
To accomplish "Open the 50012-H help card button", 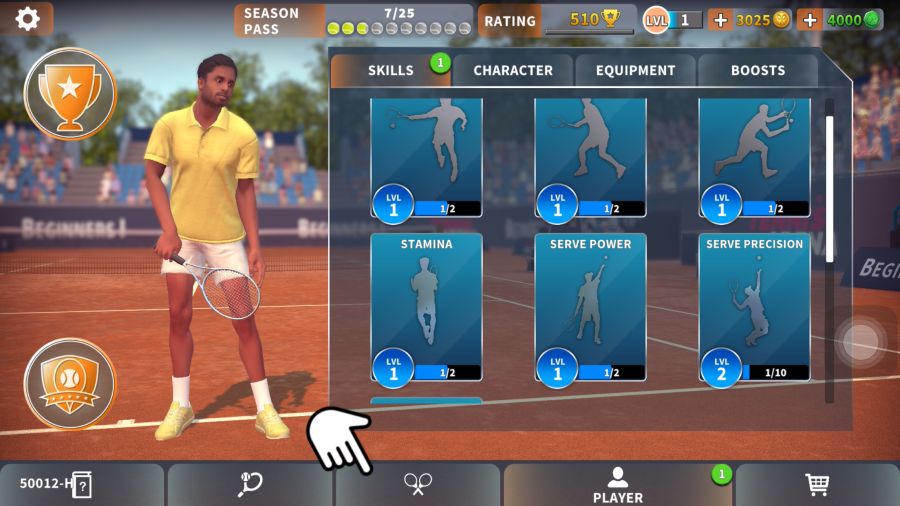I will point(82,485).
